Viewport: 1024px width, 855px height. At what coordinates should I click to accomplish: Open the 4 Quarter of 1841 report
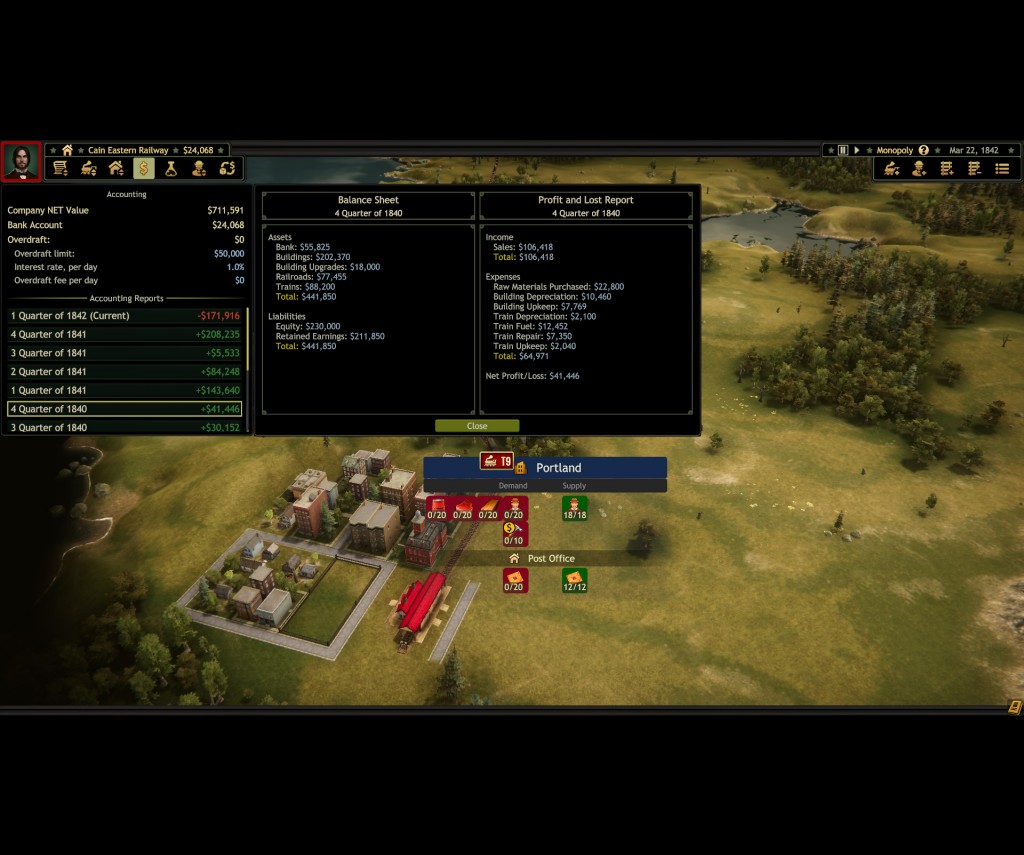[125, 335]
